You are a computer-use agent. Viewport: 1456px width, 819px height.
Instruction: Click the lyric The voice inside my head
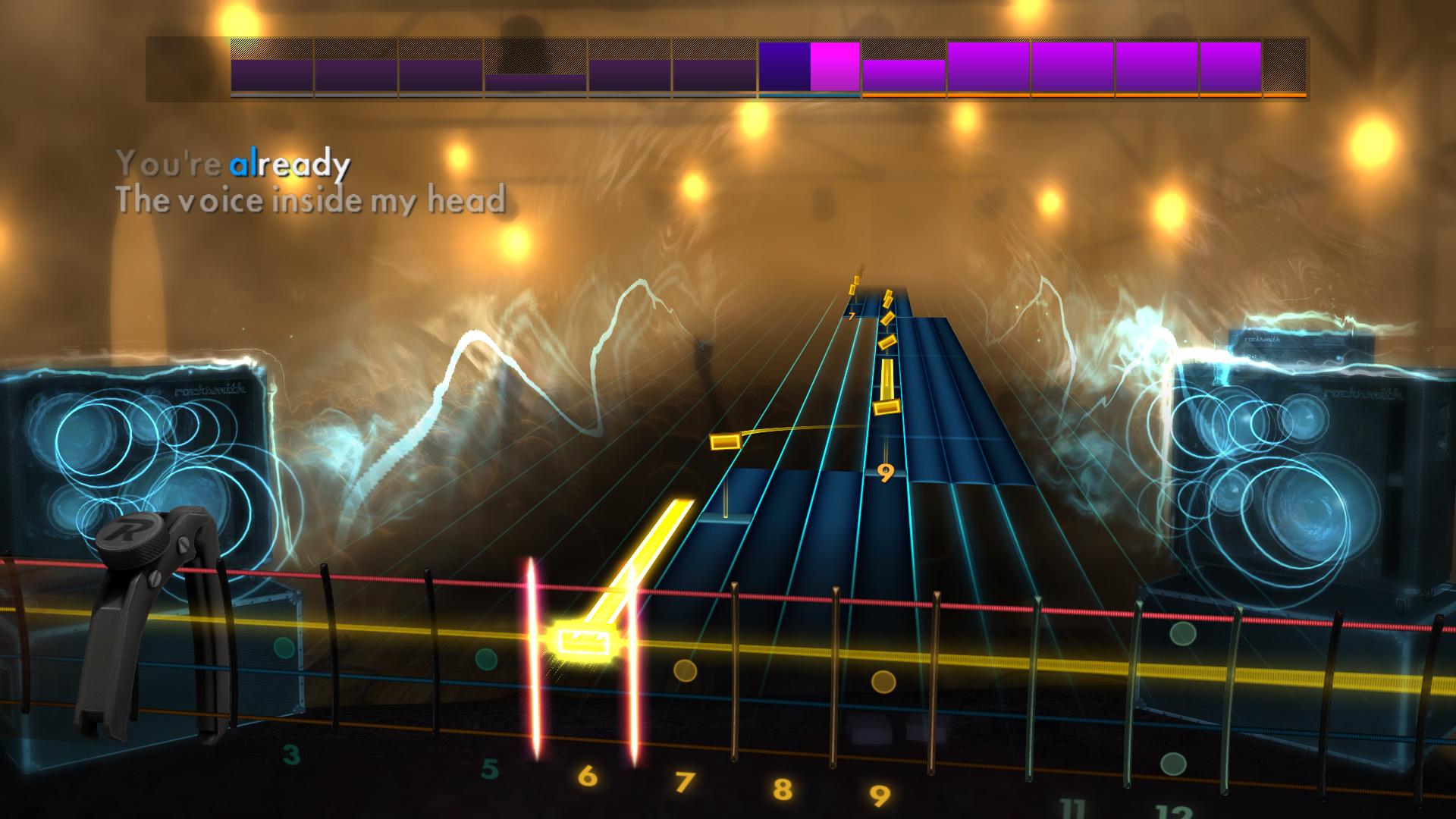click(x=315, y=199)
